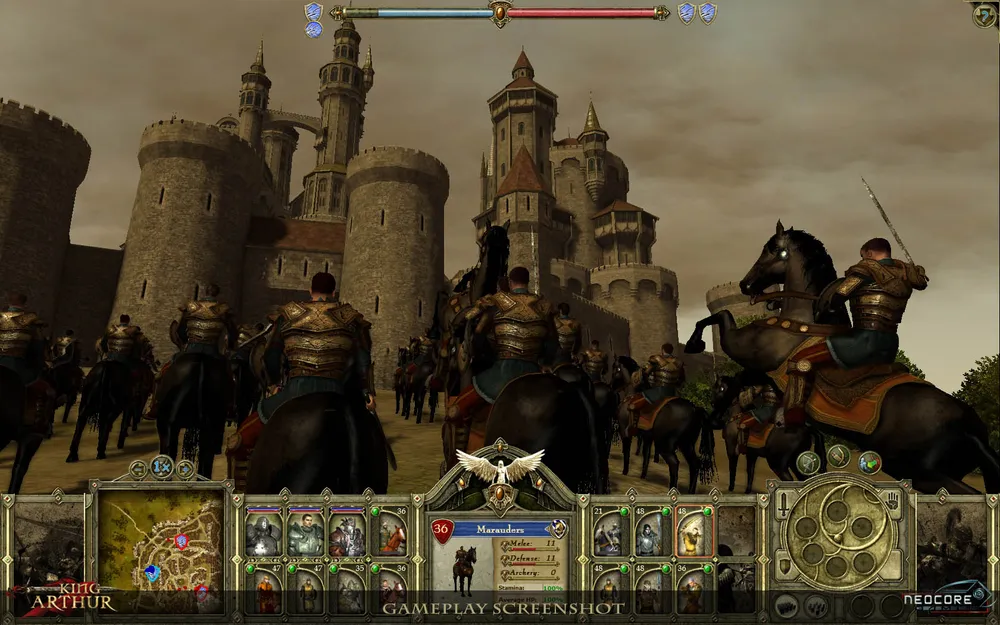Select the cavalry unit card with 36 soldiers
Viewport: 1000px width, 625px height.
pyautogui.click(x=392, y=533)
